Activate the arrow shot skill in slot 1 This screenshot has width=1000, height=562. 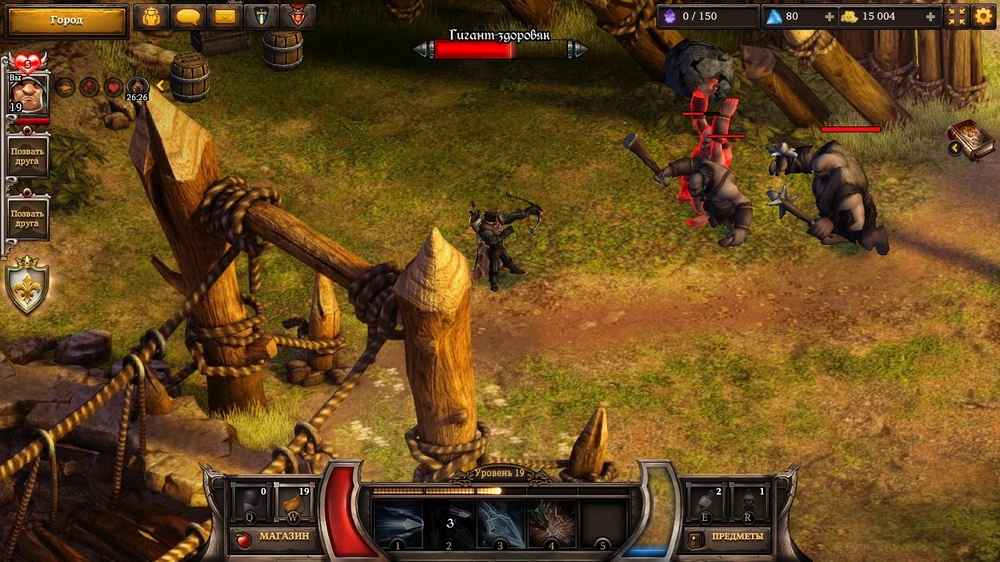coord(397,524)
